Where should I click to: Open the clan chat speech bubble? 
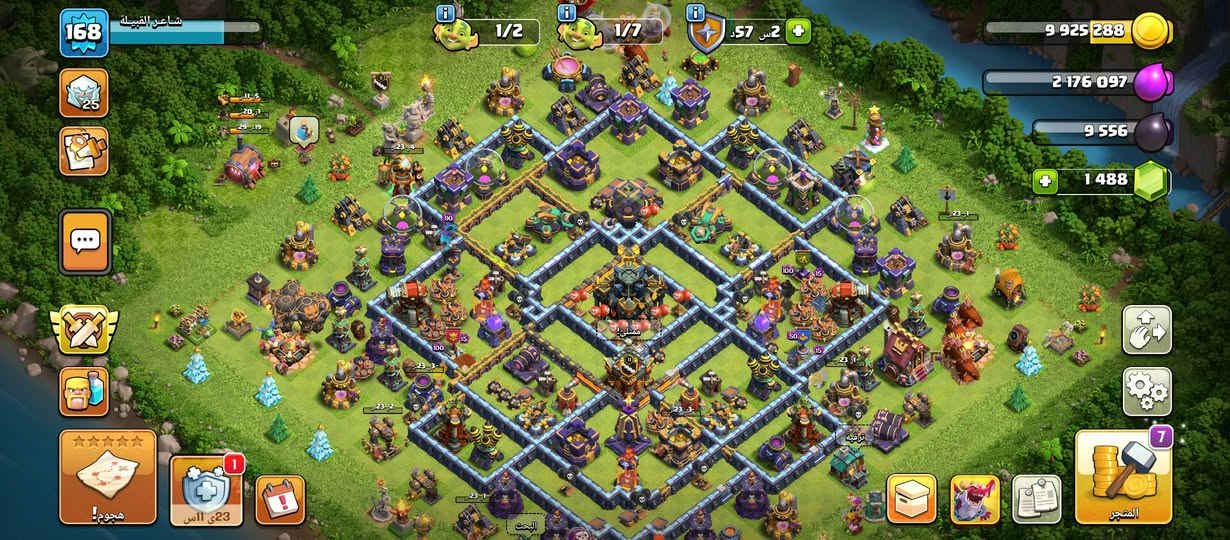85,241
